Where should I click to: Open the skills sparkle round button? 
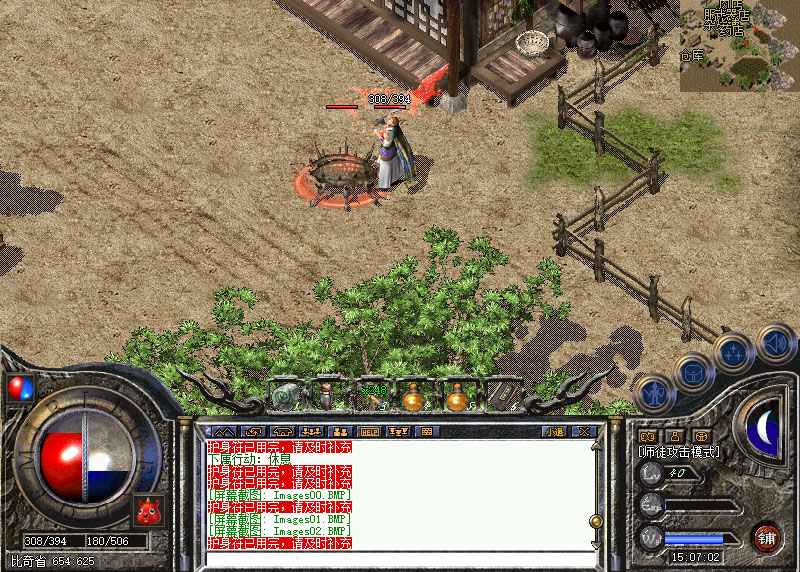[x=734, y=352]
